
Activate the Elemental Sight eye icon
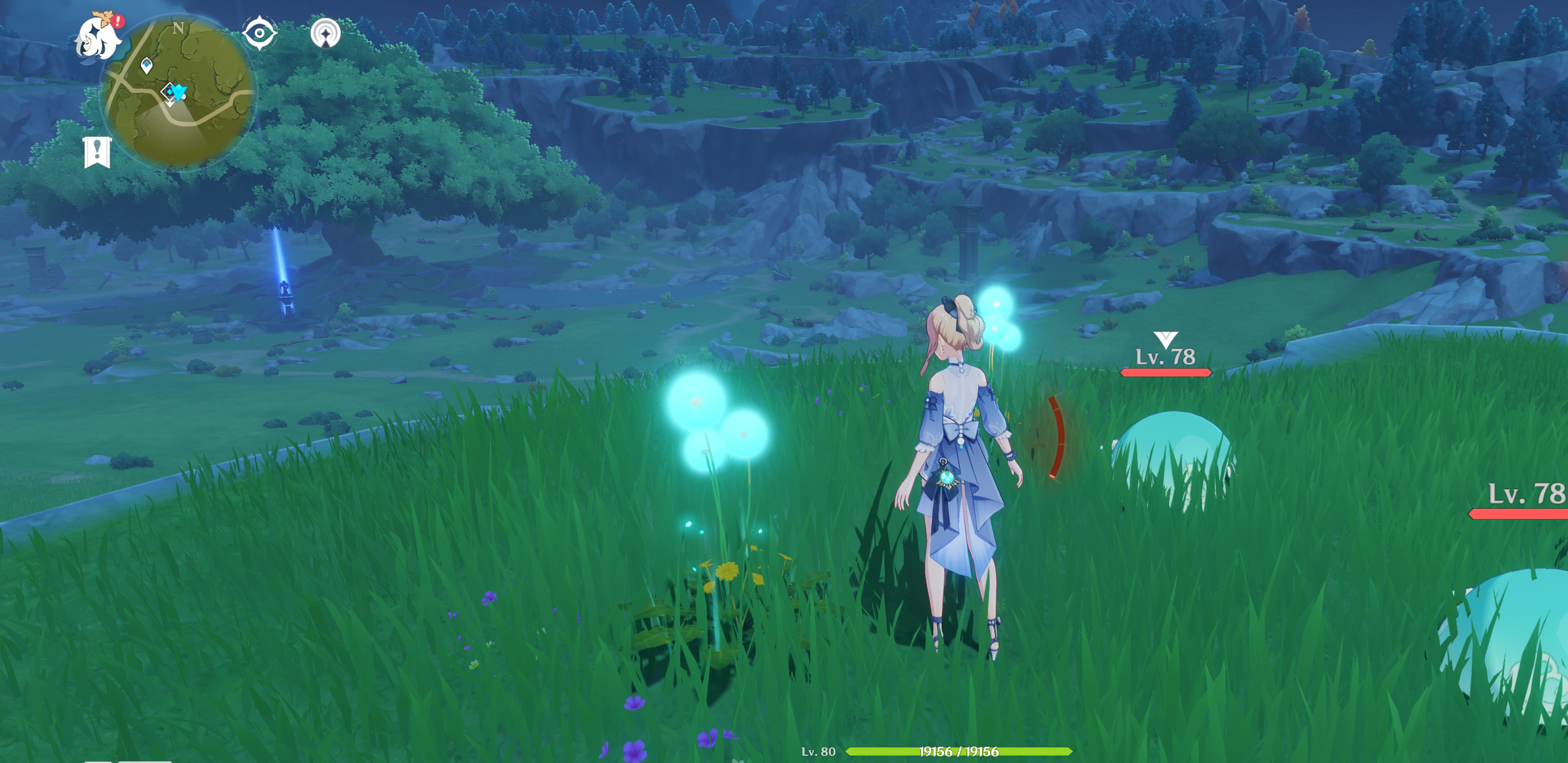260,32
